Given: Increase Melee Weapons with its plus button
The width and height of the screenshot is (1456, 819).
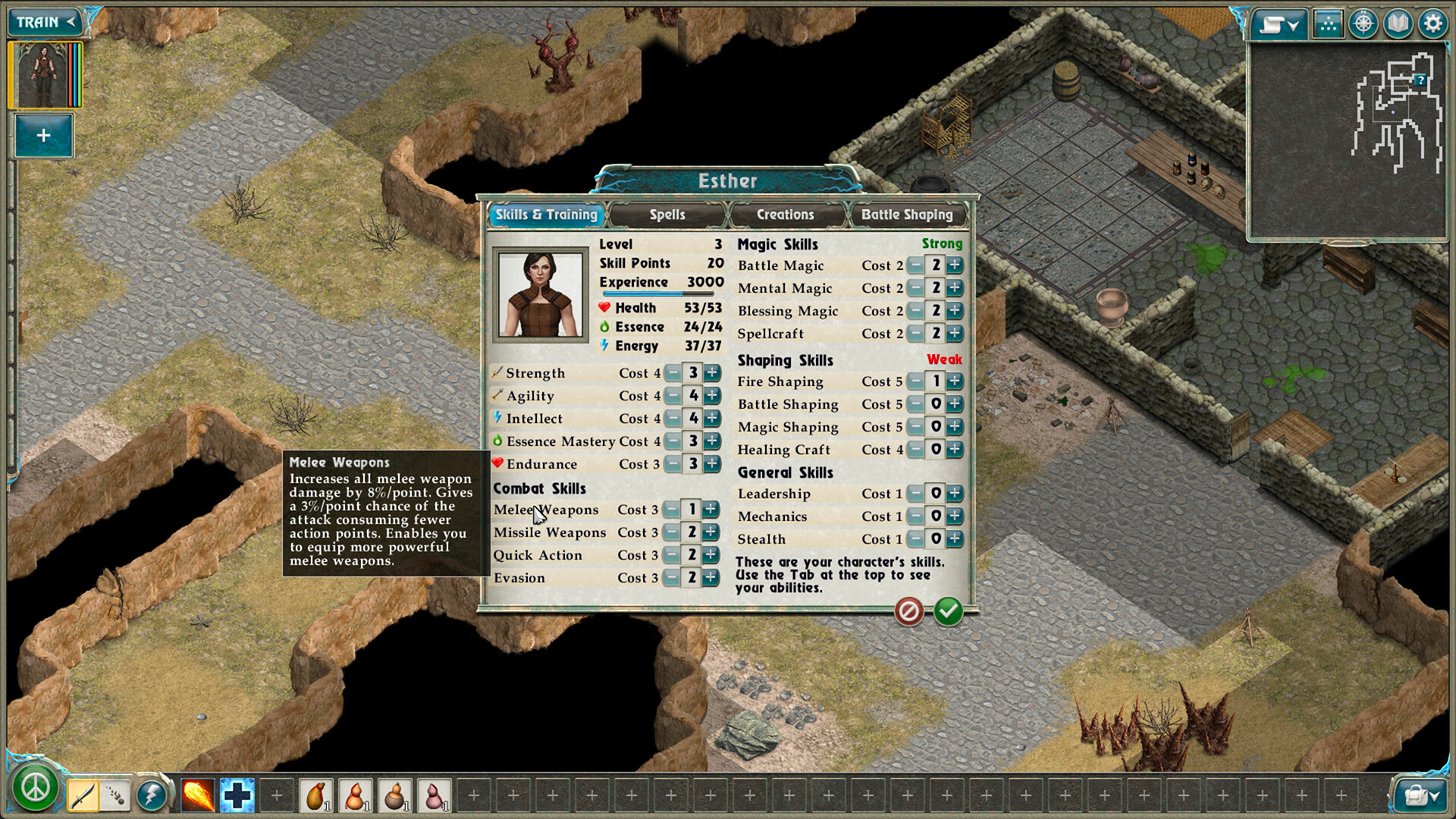Looking at the screenshot, I should 711,510.
